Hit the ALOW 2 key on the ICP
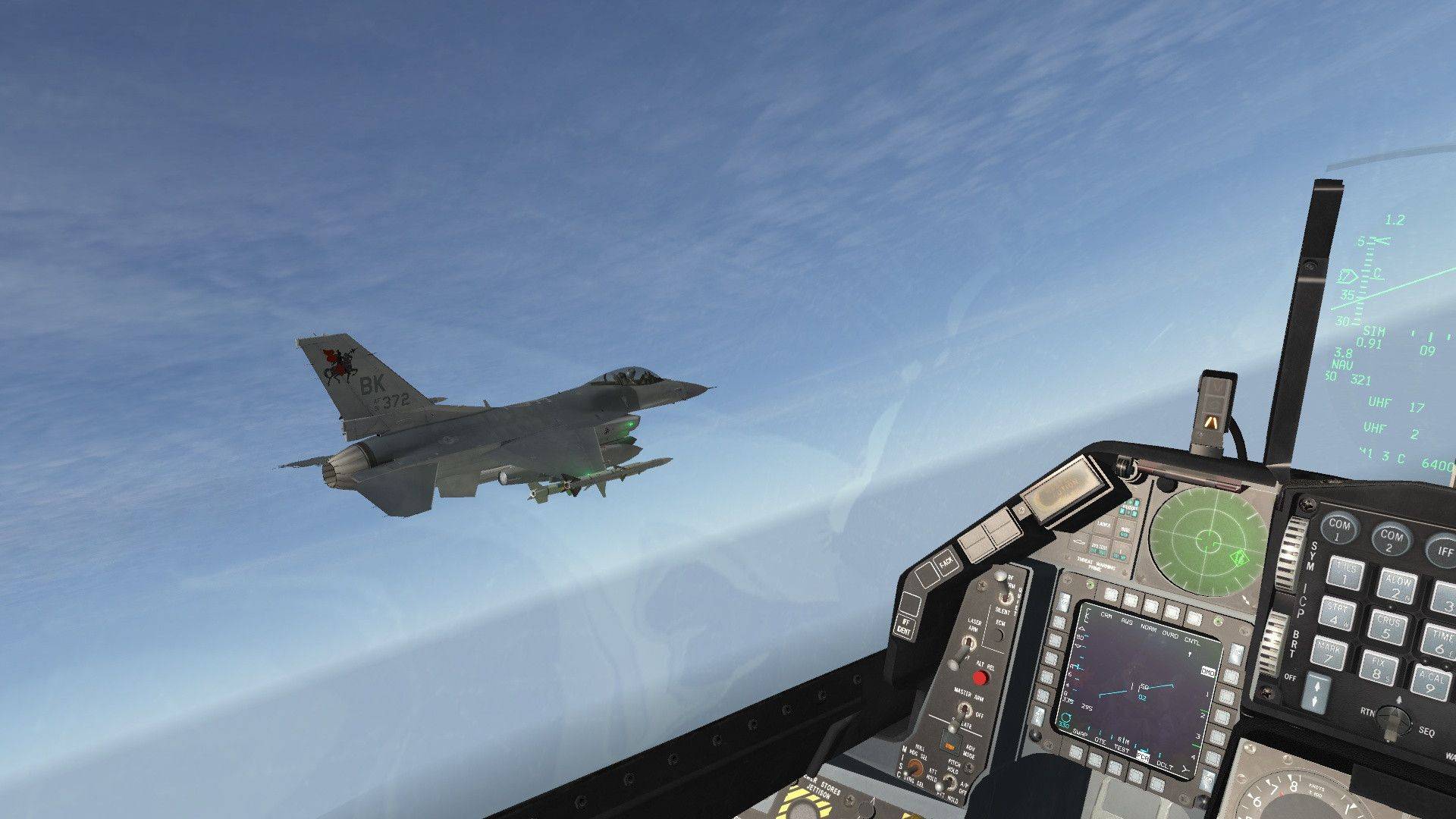This screenshot has height=819, width=1456. point(1397,586)
